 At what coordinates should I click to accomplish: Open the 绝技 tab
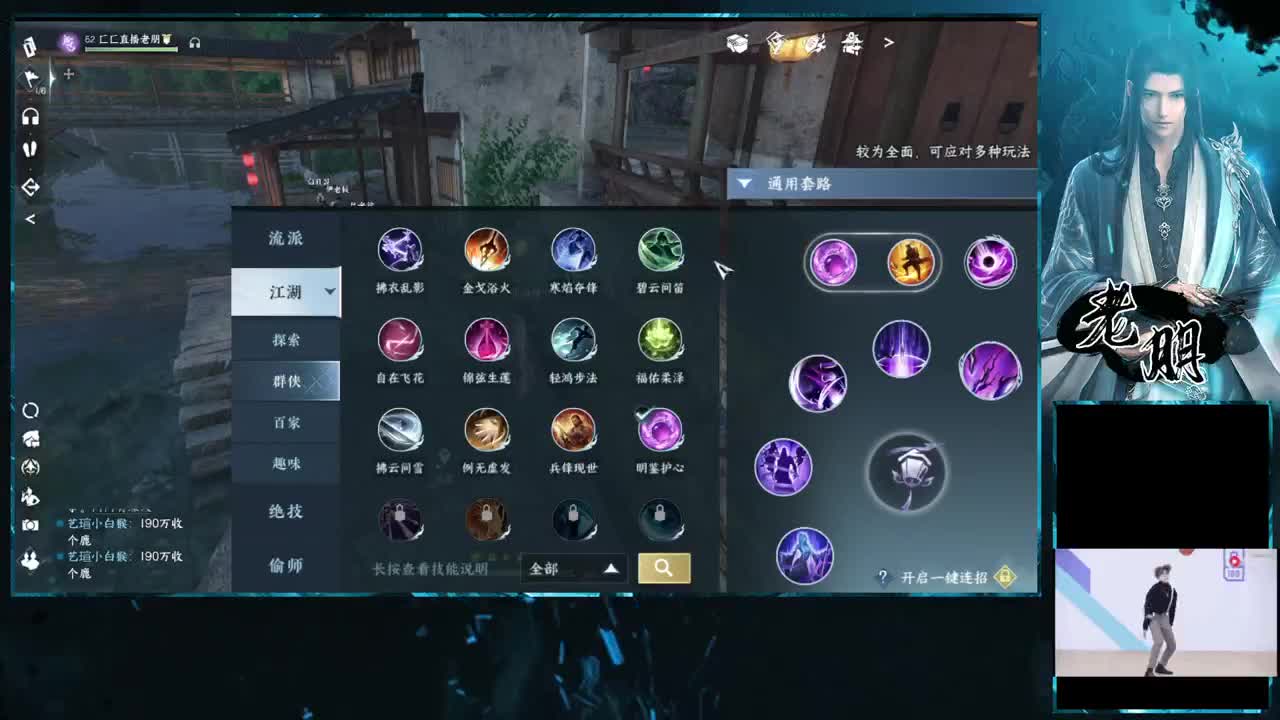point(287,512)
